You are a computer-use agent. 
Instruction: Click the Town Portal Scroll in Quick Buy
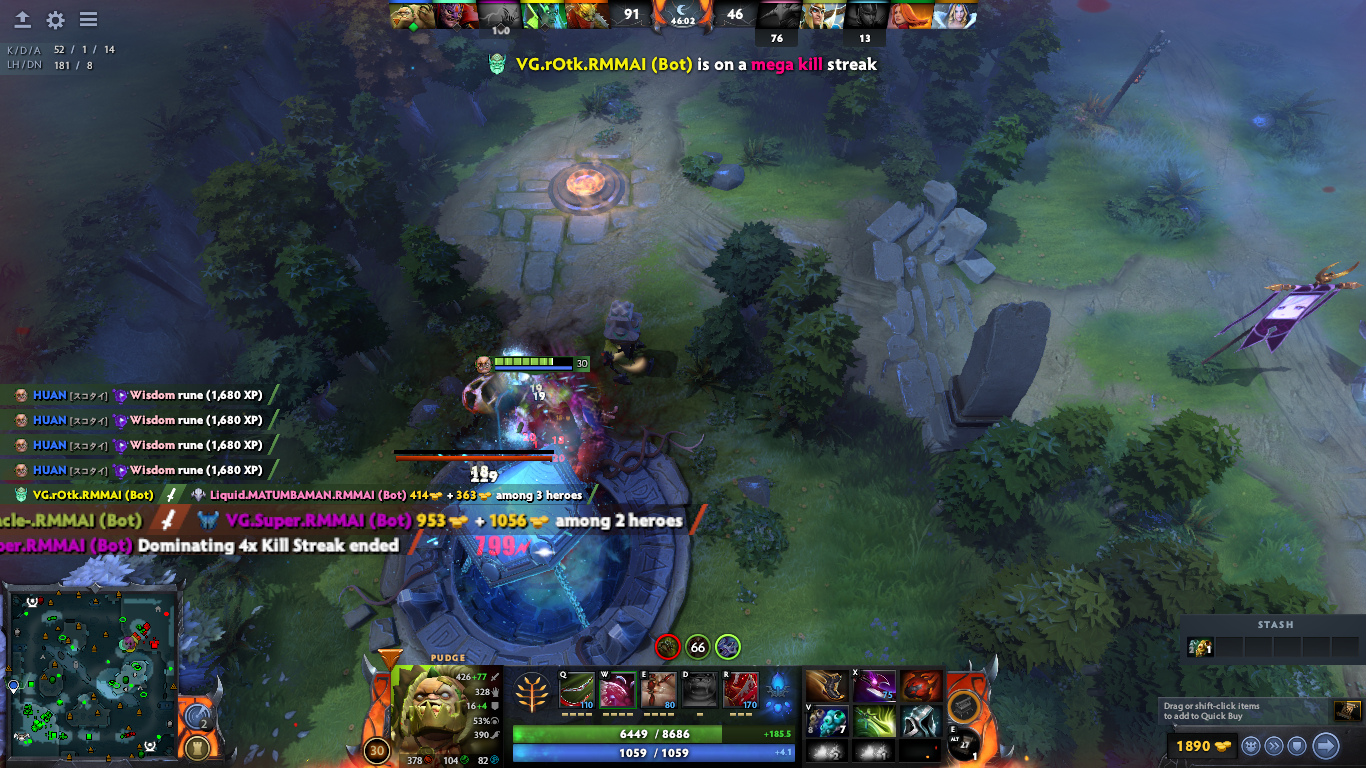pos(1347,710)
